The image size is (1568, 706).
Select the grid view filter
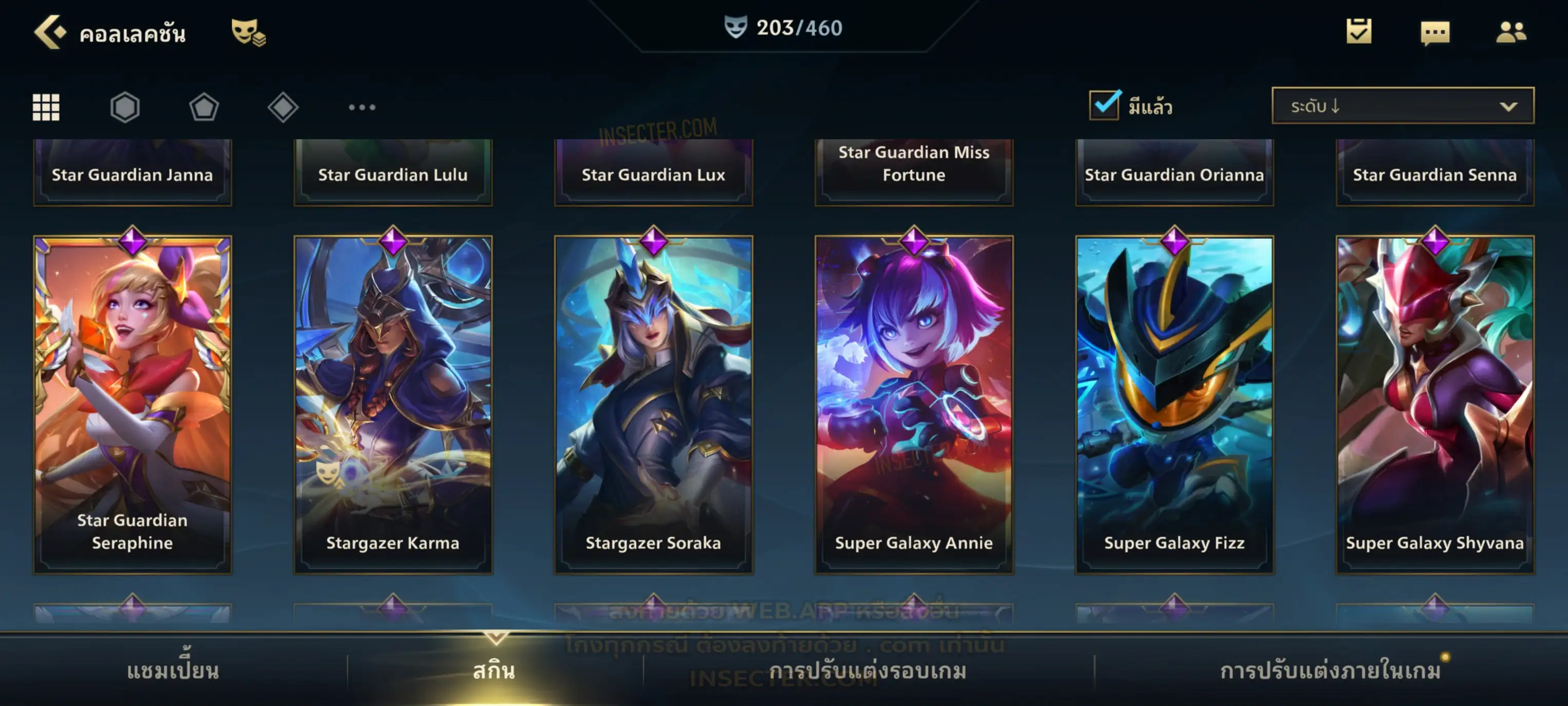pyautogui.click(x=46, y=107)
